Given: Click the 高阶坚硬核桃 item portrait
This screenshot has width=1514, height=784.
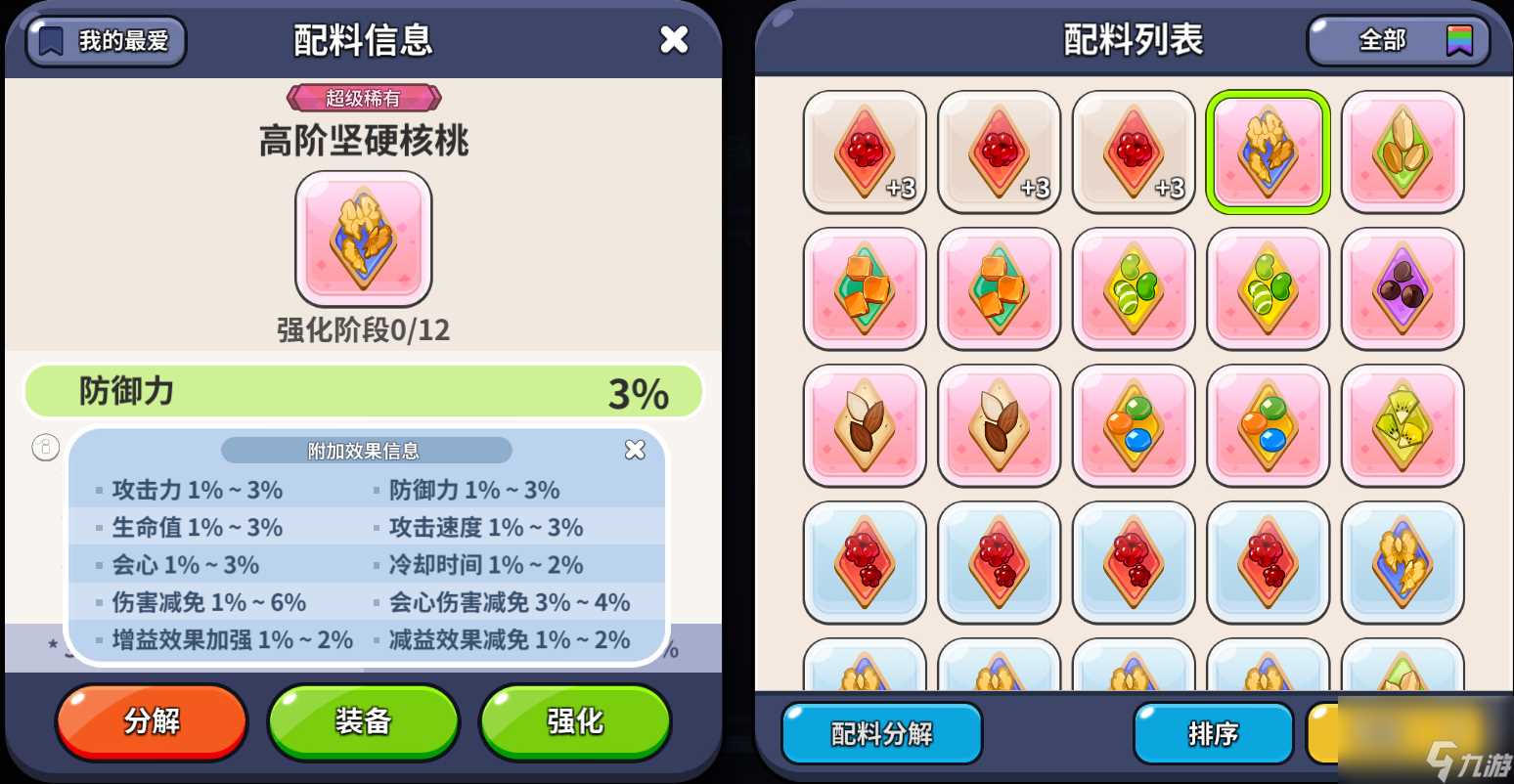Looking at the screenshot, I should [x=363, y=238].
